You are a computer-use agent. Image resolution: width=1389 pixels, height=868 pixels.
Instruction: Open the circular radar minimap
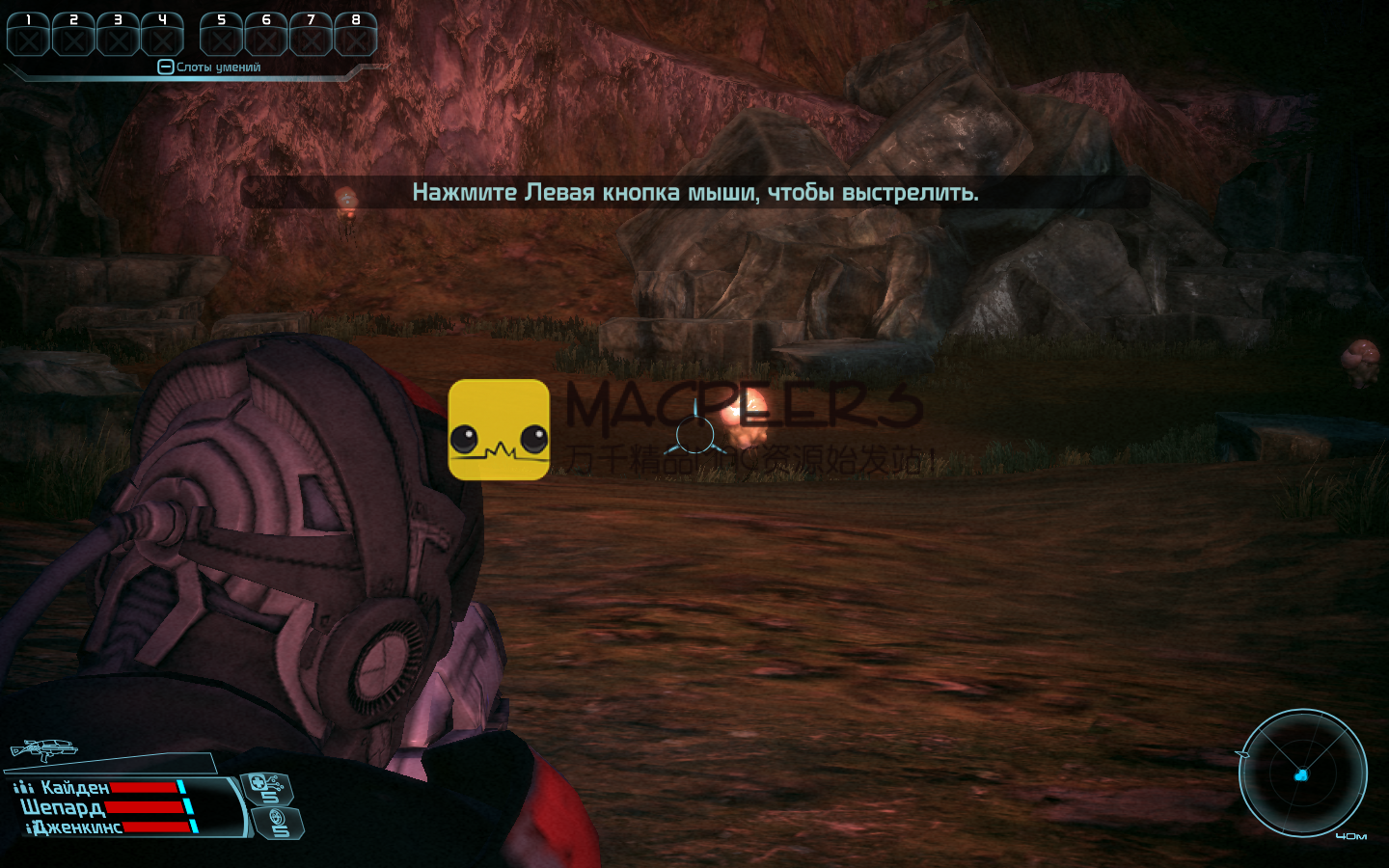tap(1302, 773)
